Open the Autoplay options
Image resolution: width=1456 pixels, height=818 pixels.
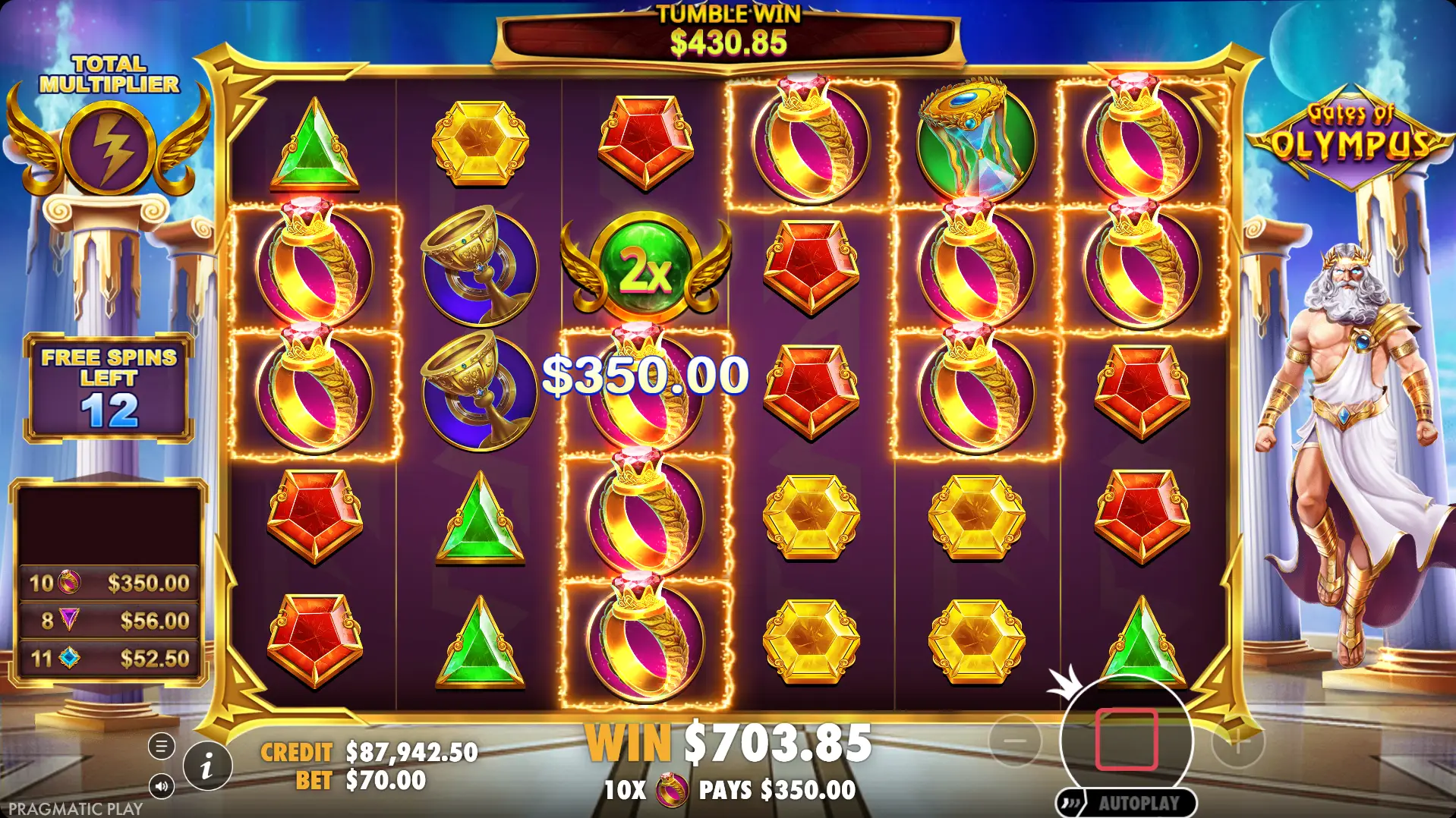coord(1126,803)
